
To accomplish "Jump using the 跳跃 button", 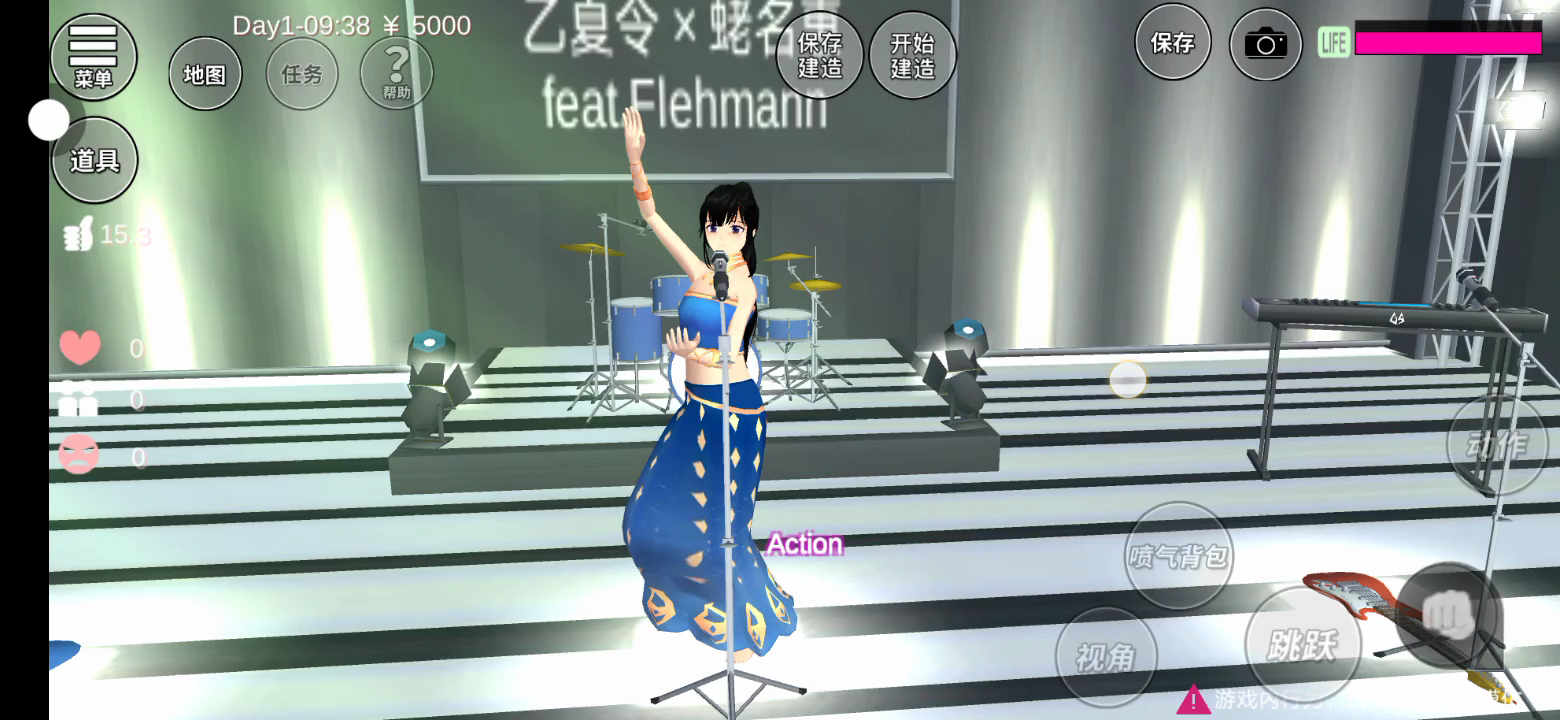I will 1301,645.
